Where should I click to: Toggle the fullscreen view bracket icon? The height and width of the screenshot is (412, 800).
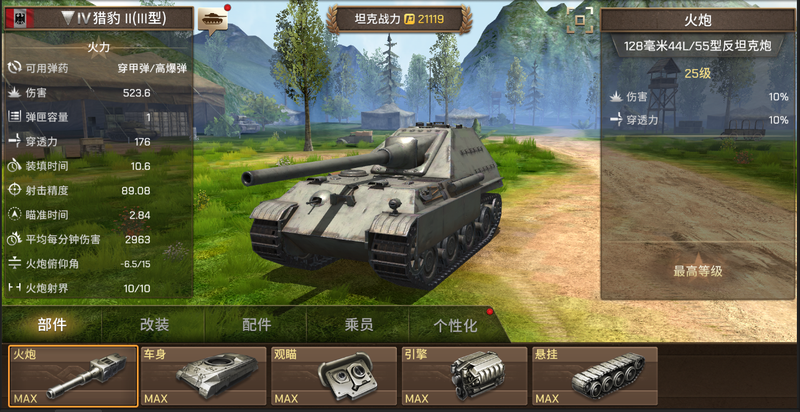click(577, 22)
